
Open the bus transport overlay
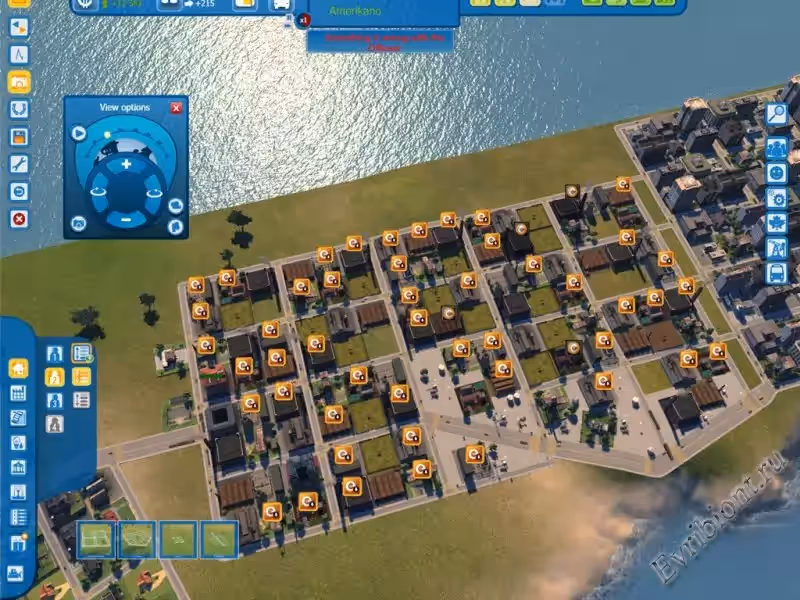point(777,272)
